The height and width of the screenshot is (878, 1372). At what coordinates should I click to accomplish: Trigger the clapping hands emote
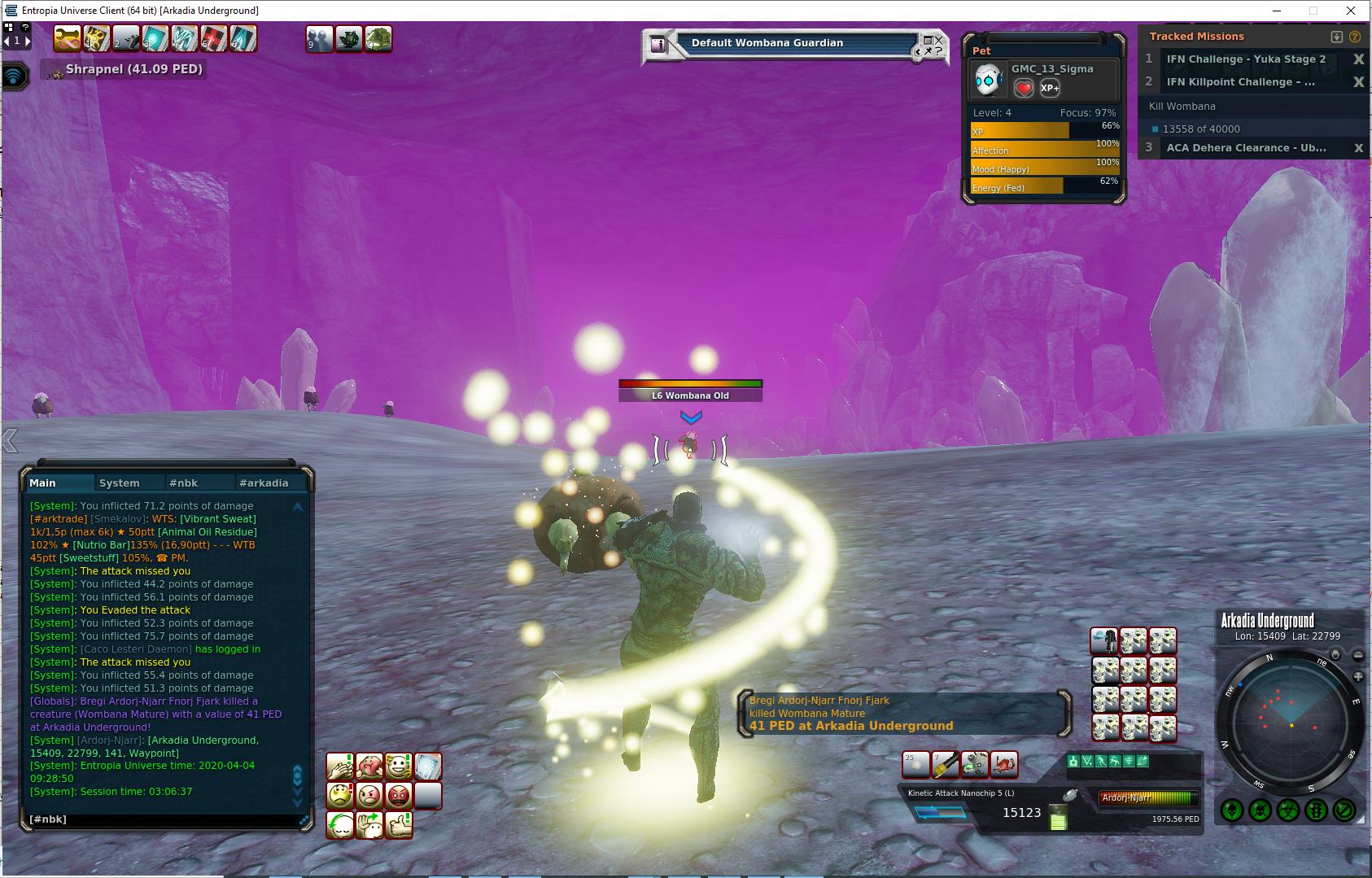[339, 766]
